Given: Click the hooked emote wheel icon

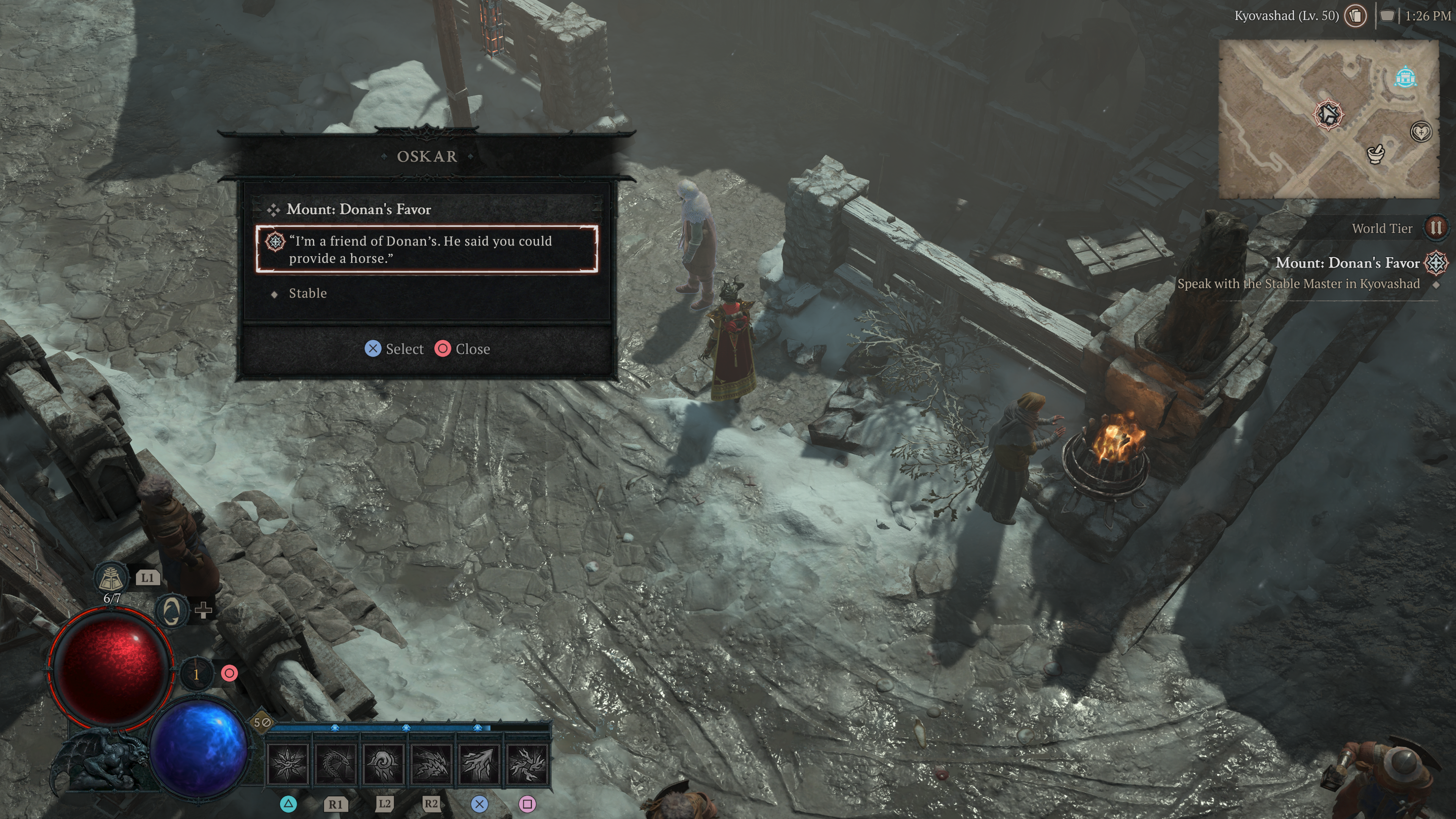Looking at the screenshot, I should pos(171,610).
